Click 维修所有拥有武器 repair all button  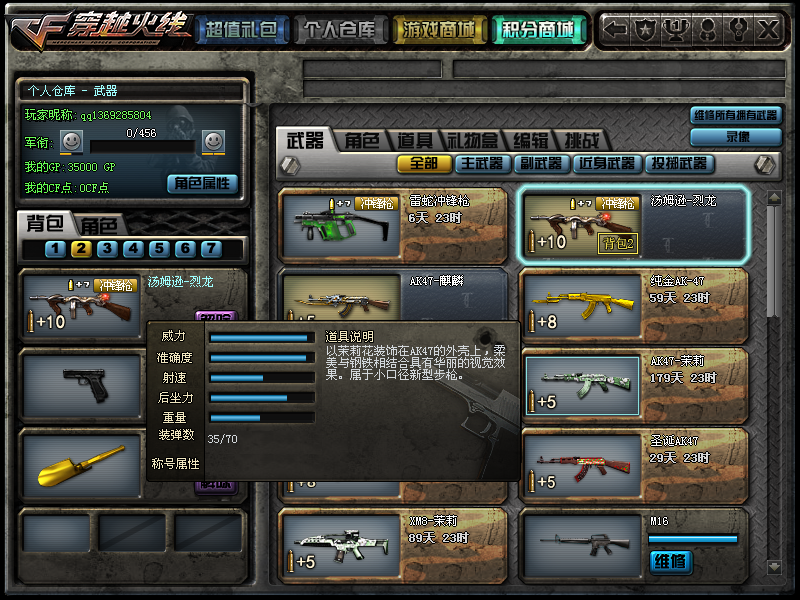735,116
